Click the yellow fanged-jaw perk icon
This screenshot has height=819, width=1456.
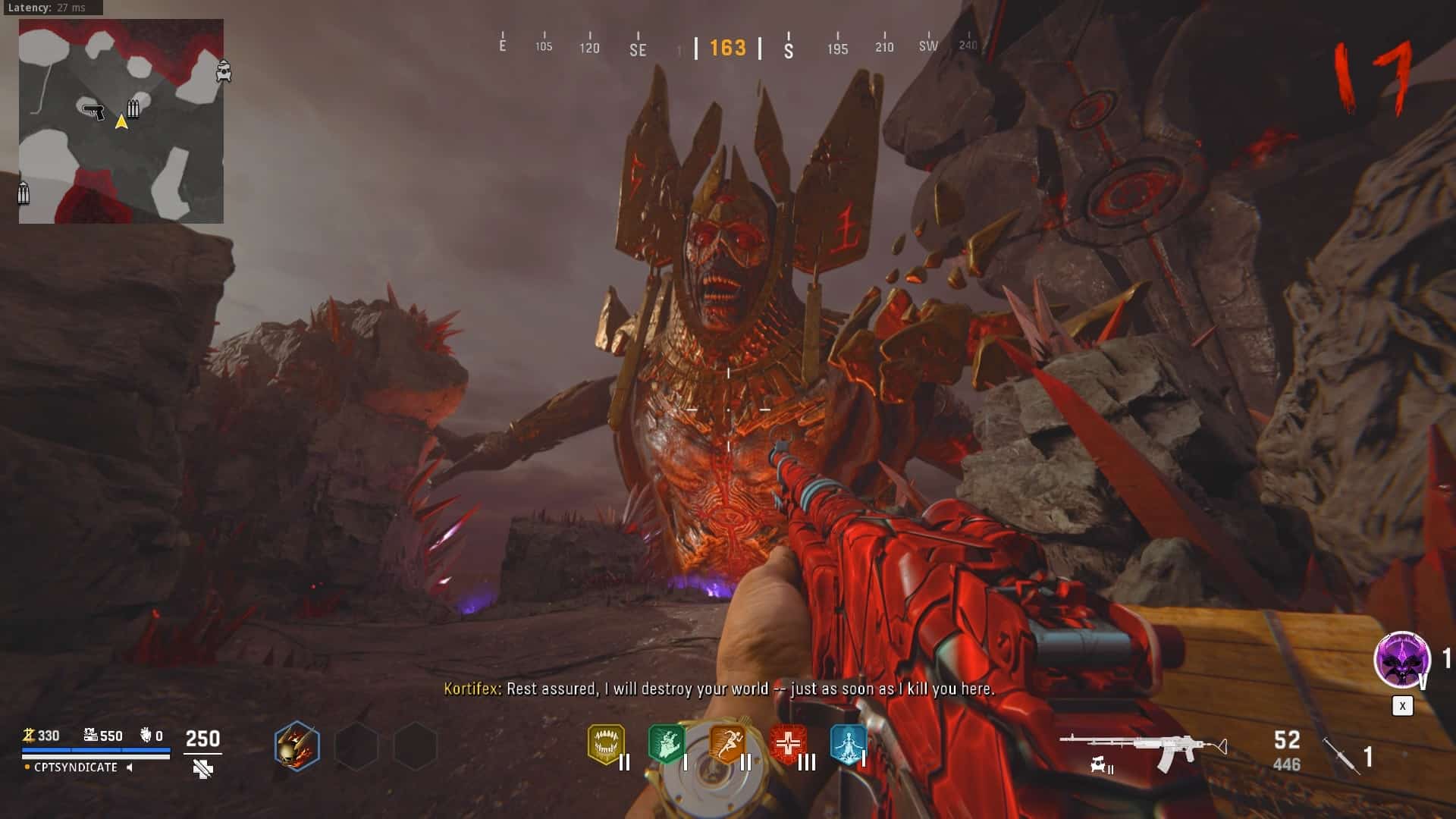[606, 744]
